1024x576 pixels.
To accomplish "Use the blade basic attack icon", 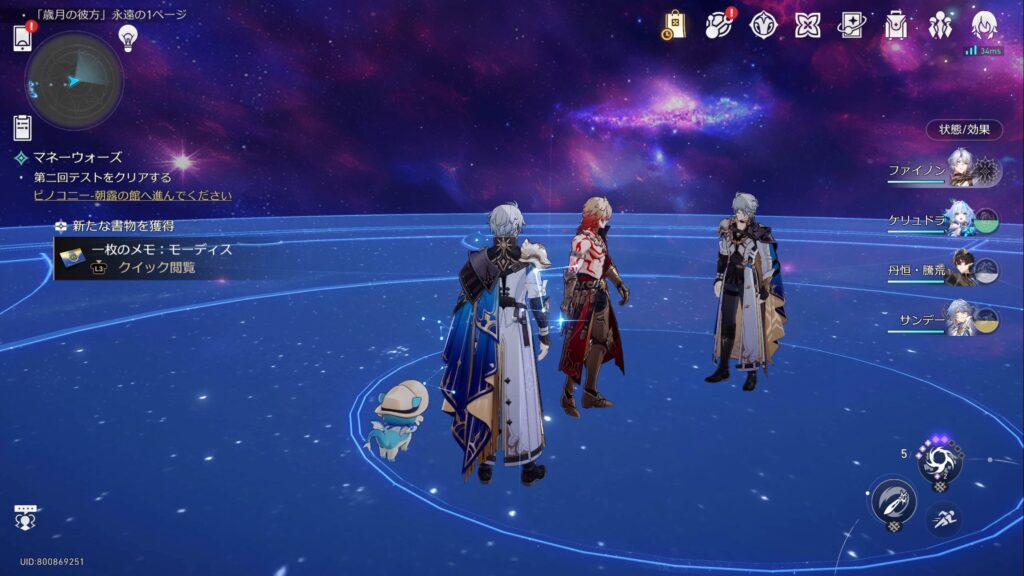I will pyautogui.click(x=893, y=500).
